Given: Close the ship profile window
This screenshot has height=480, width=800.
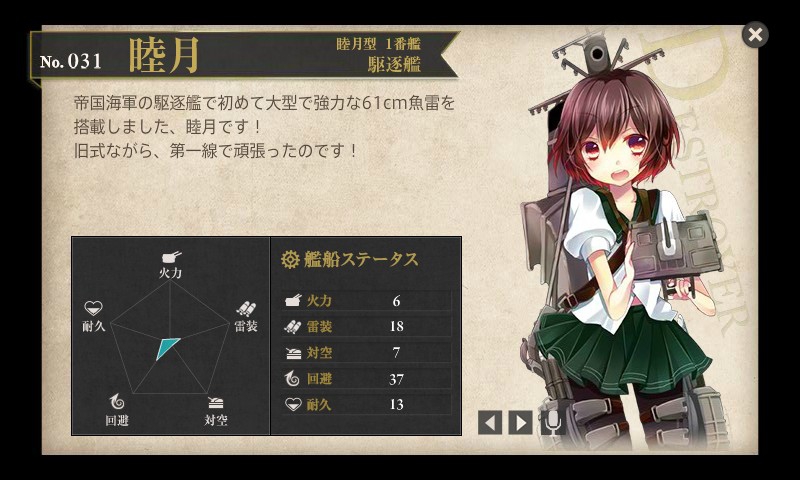Looking at the screenshot, I should click(x=755, y=35).
